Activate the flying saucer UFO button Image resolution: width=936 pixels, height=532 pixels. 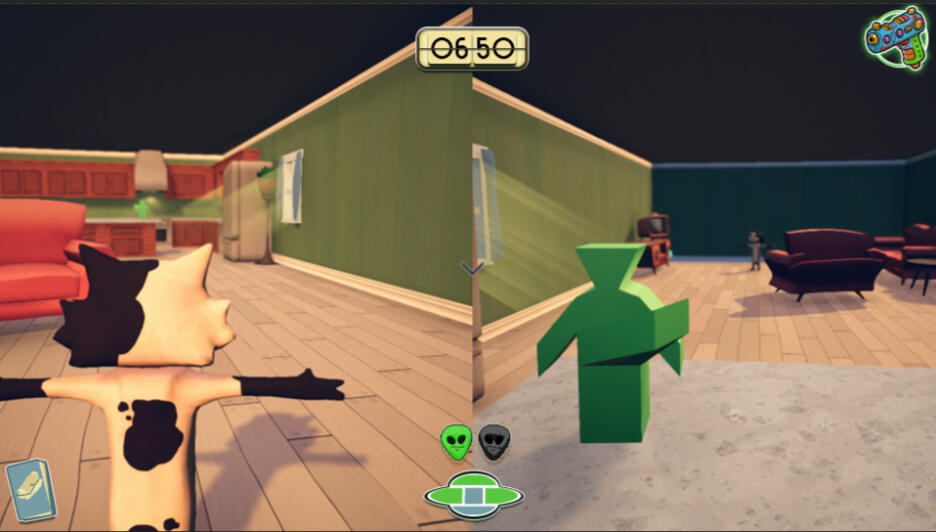tap(473, 494)
